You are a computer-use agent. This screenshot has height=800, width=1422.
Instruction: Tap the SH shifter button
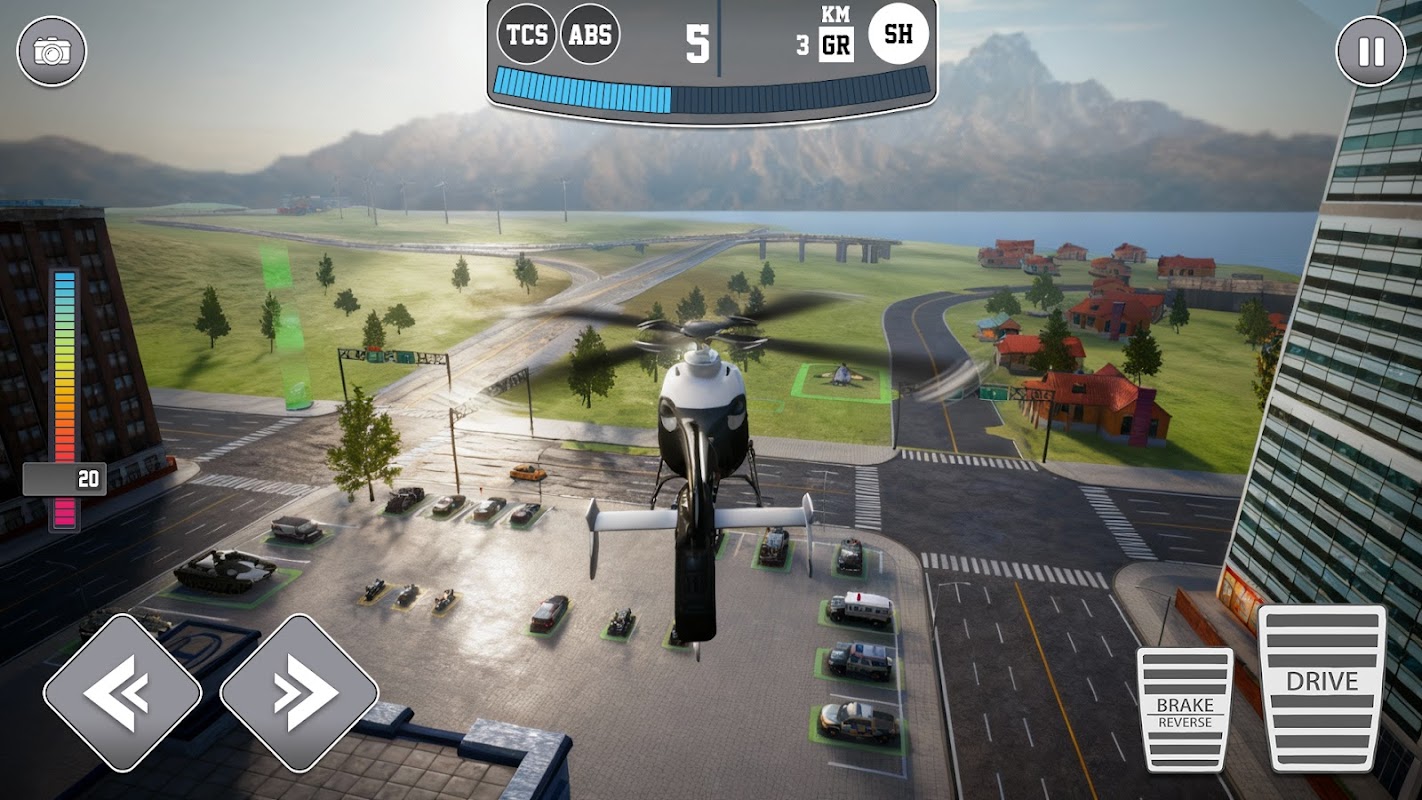[898, 35]
